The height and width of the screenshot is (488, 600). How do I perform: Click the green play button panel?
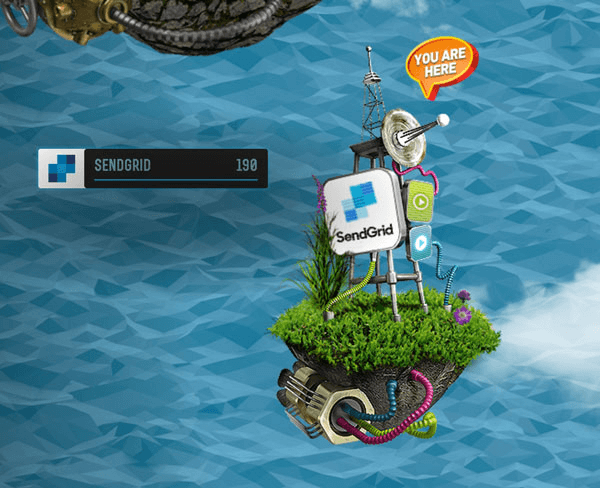click(x=421, y=201)
